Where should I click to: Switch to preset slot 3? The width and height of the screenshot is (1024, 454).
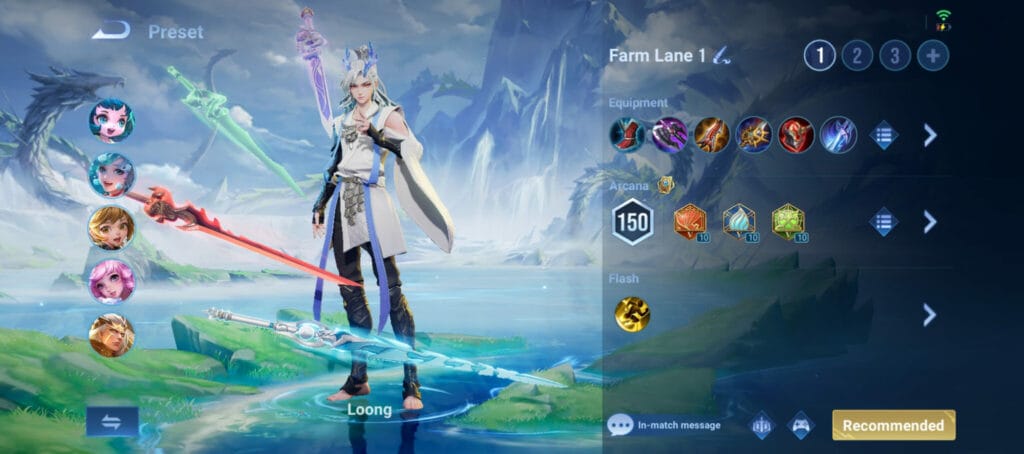(895, 56)
